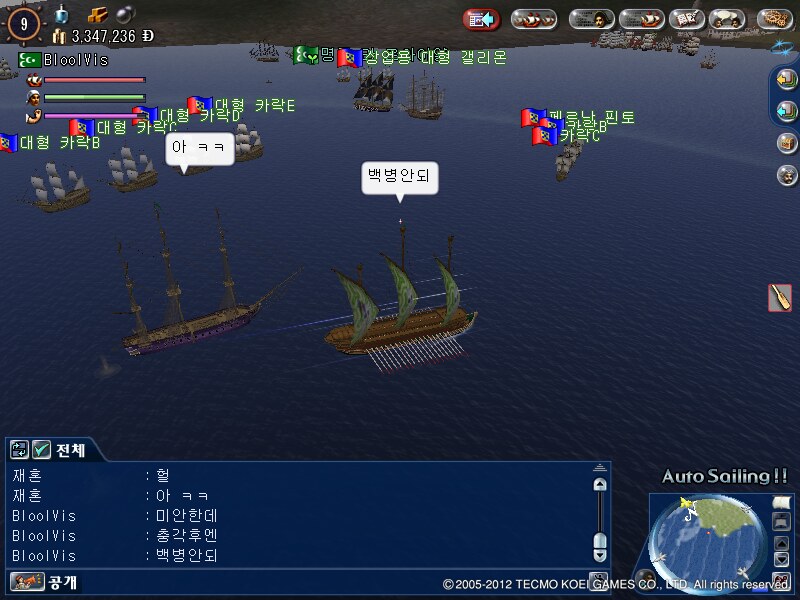Screen dimensions: 800x600
Task: Open the single sailing ship menu
Action: pyautogui.click(x=641, y=19)
